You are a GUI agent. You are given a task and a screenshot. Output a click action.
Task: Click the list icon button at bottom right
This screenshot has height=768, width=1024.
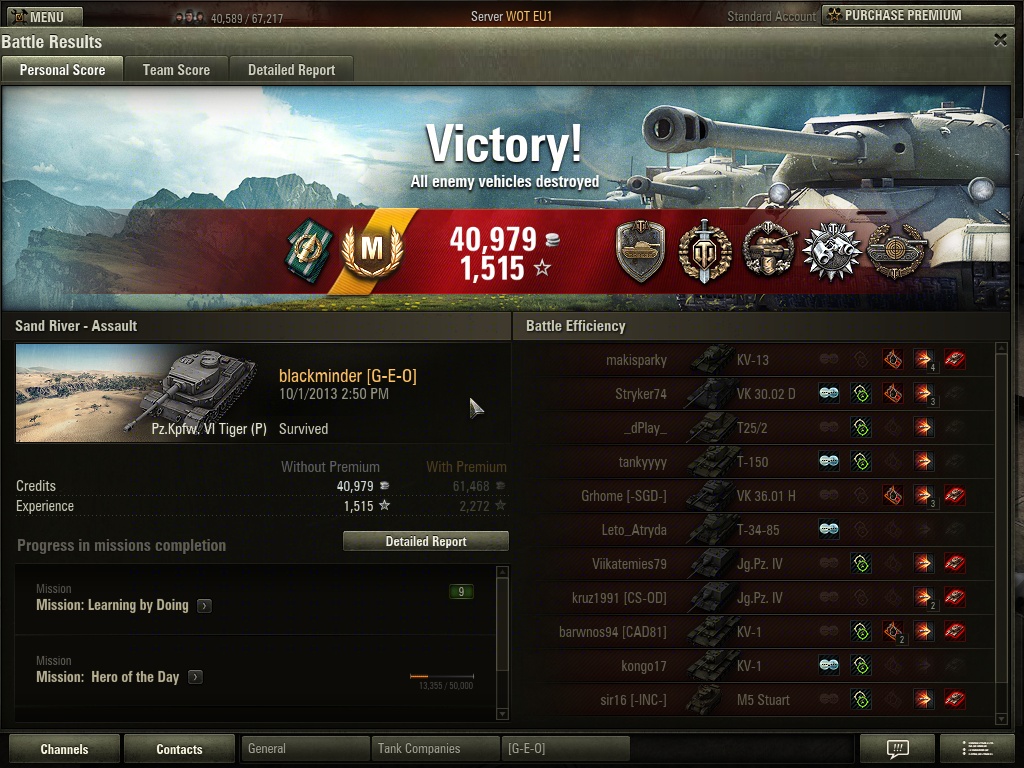(x=976, y=748)
